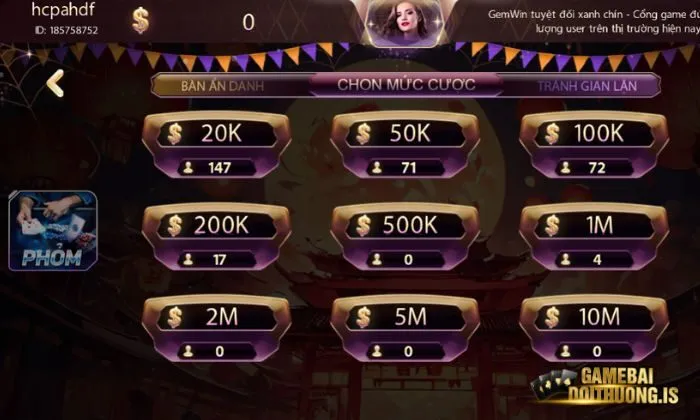700x420 pixels.
Task: Open the Chọn Mức Cược tab
Action: [x=406, y=84]
